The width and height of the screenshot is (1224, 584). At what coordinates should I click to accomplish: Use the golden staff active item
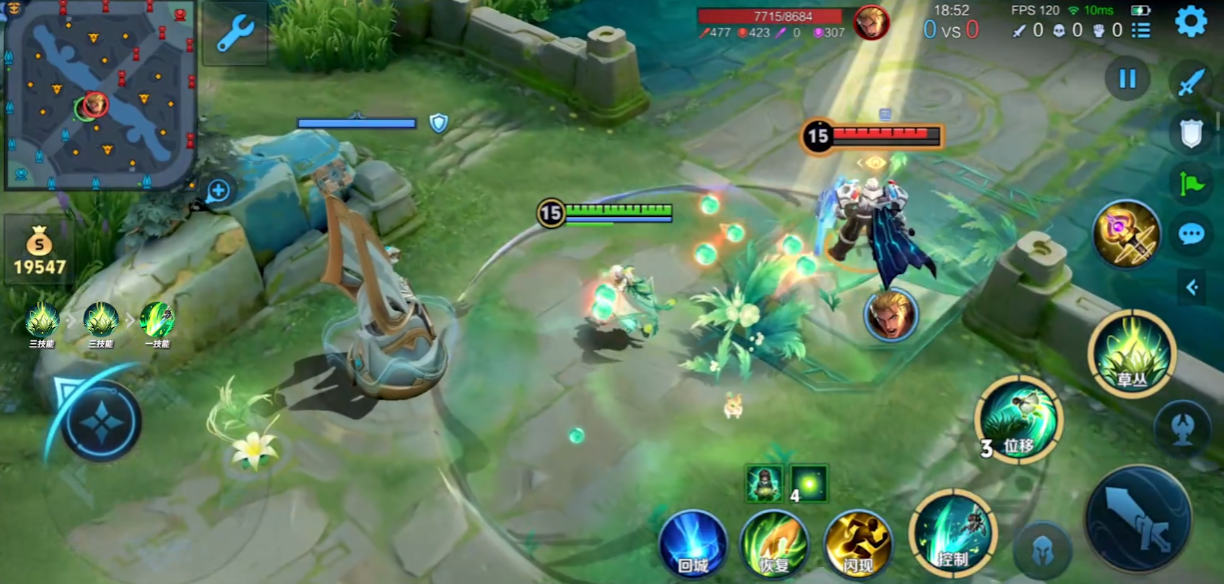point(1127,233)
